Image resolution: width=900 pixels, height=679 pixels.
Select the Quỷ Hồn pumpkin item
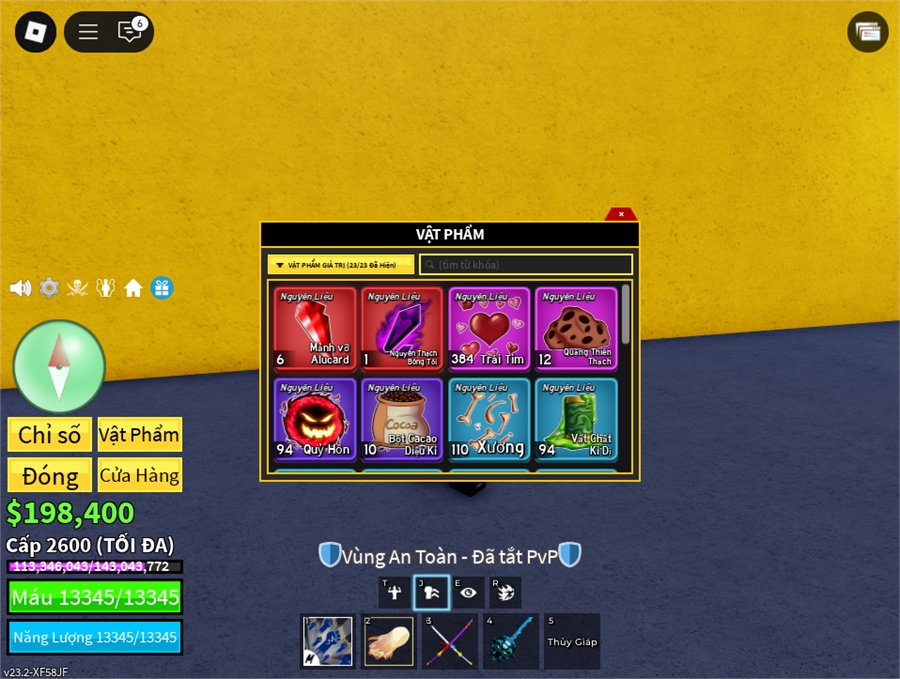[315, 419]
